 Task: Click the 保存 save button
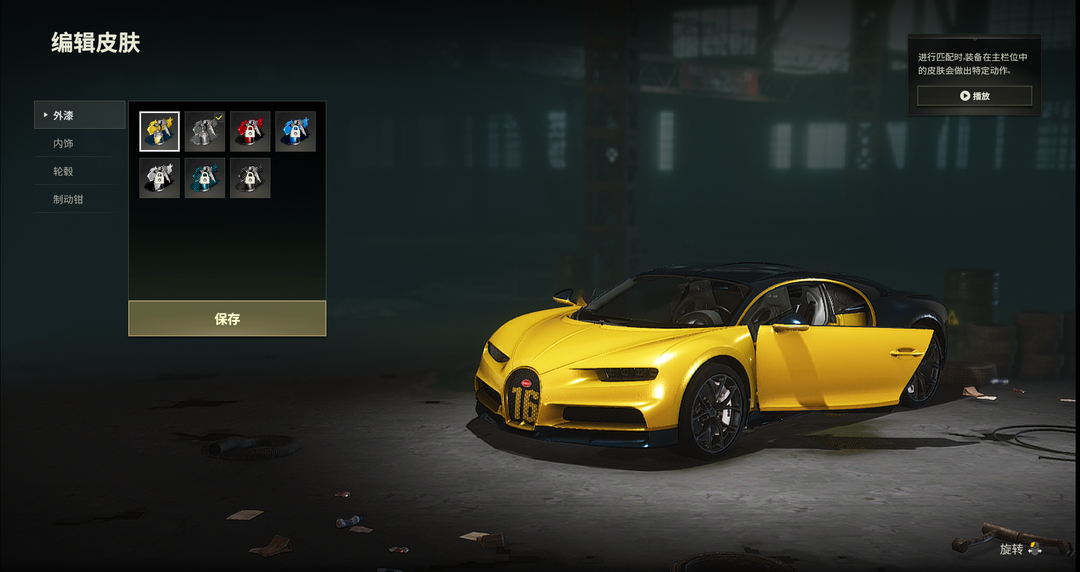[227, 319]
